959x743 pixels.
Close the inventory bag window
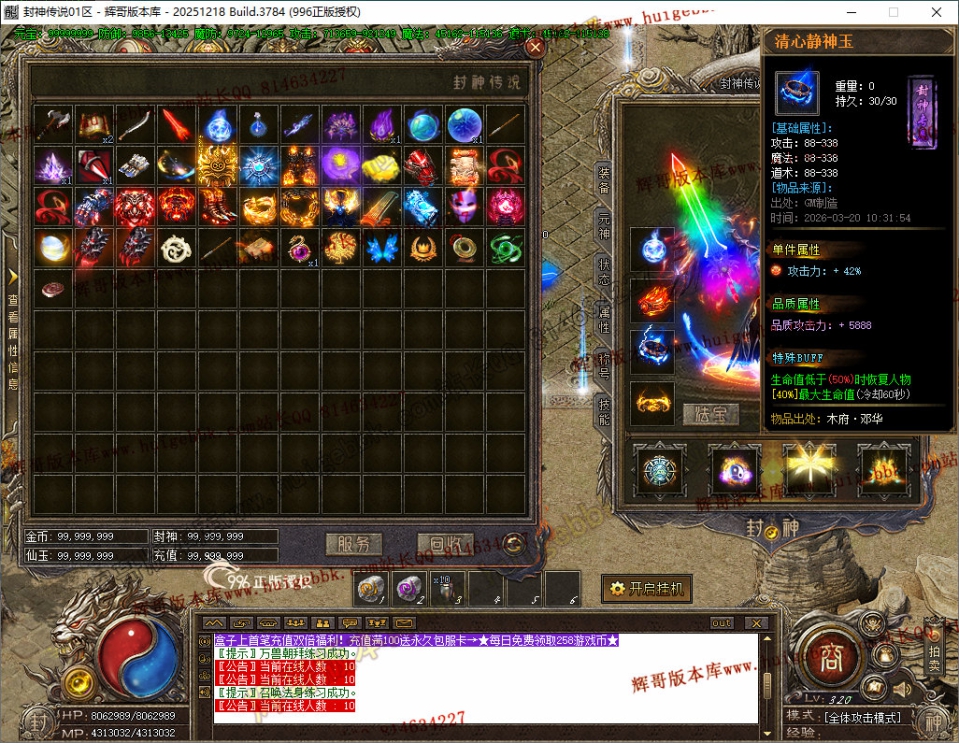(536, 46)
